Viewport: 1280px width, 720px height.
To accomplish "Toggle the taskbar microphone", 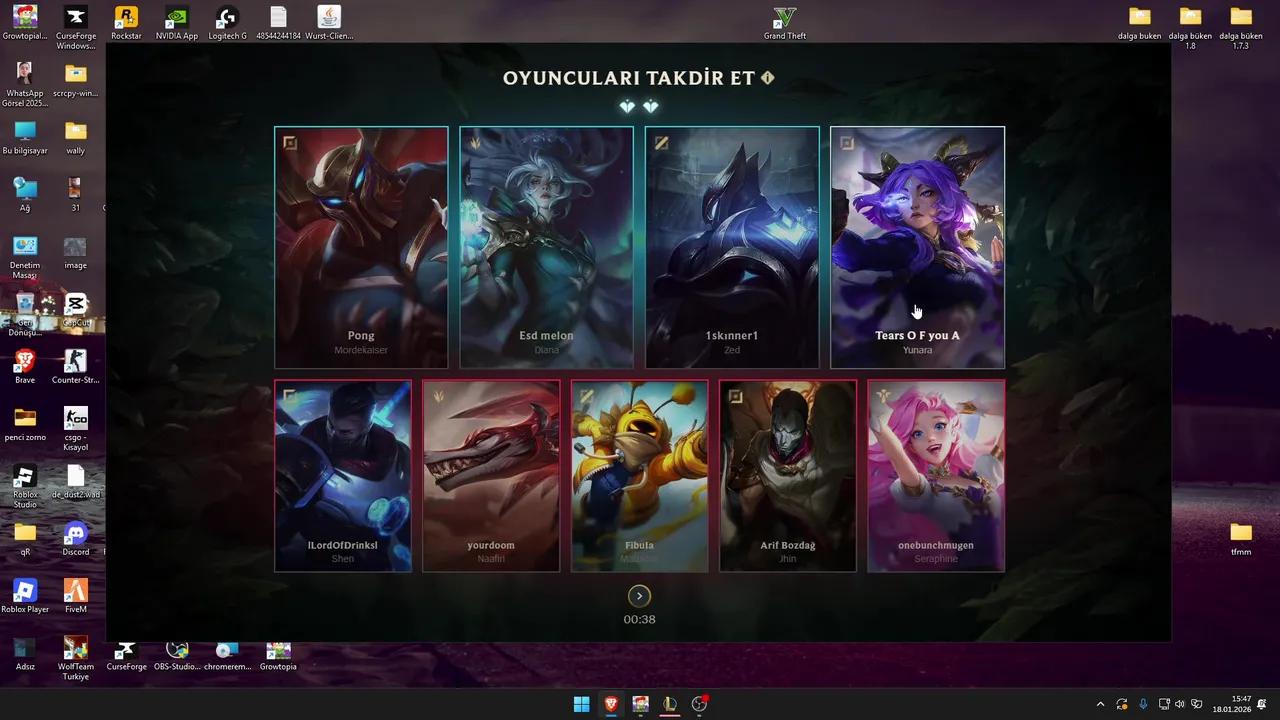I will tap(1143, 705).
